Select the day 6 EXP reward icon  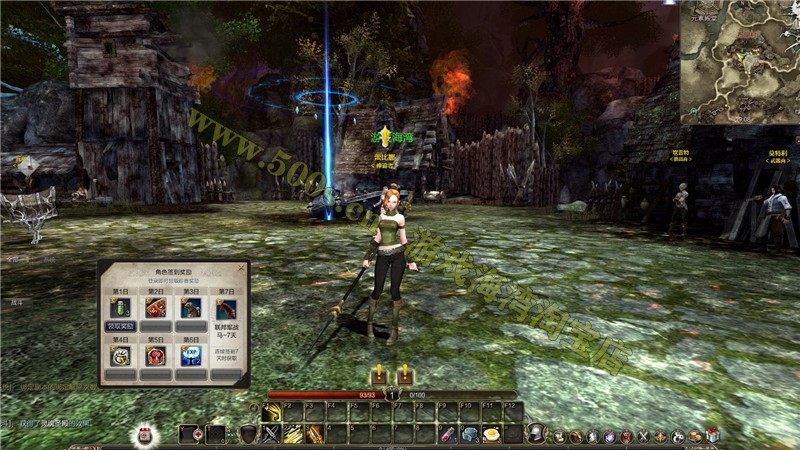tap(190, 355)
